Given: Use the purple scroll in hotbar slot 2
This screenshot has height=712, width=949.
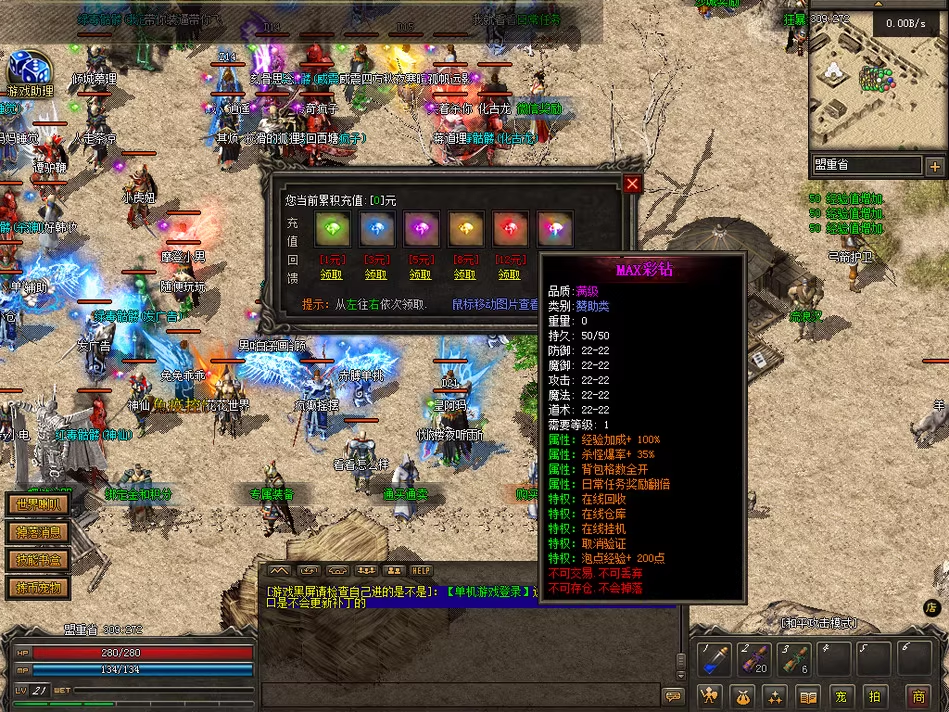Looking at the screenshot, I should coord(754,658).
